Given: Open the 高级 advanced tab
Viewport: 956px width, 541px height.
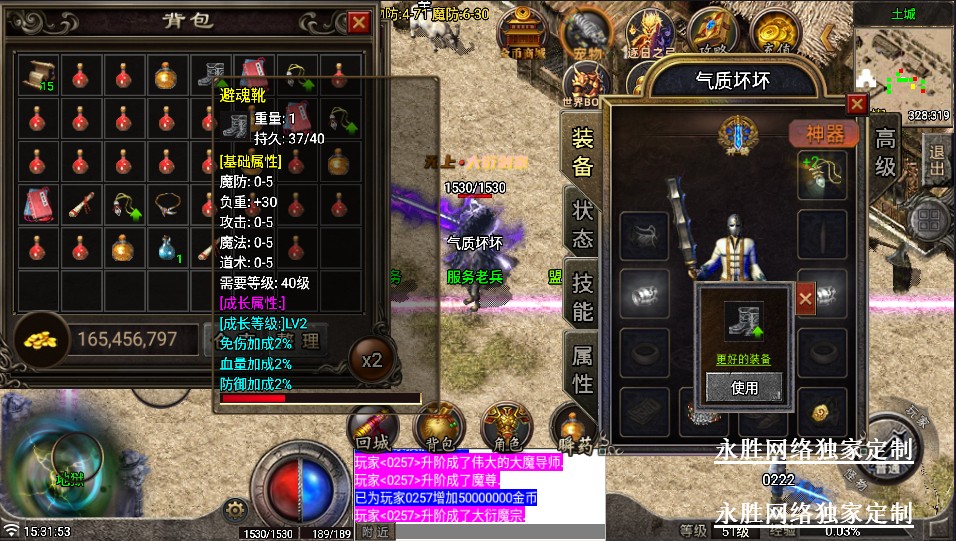Looking at the screenshot, I should point(886,151).
